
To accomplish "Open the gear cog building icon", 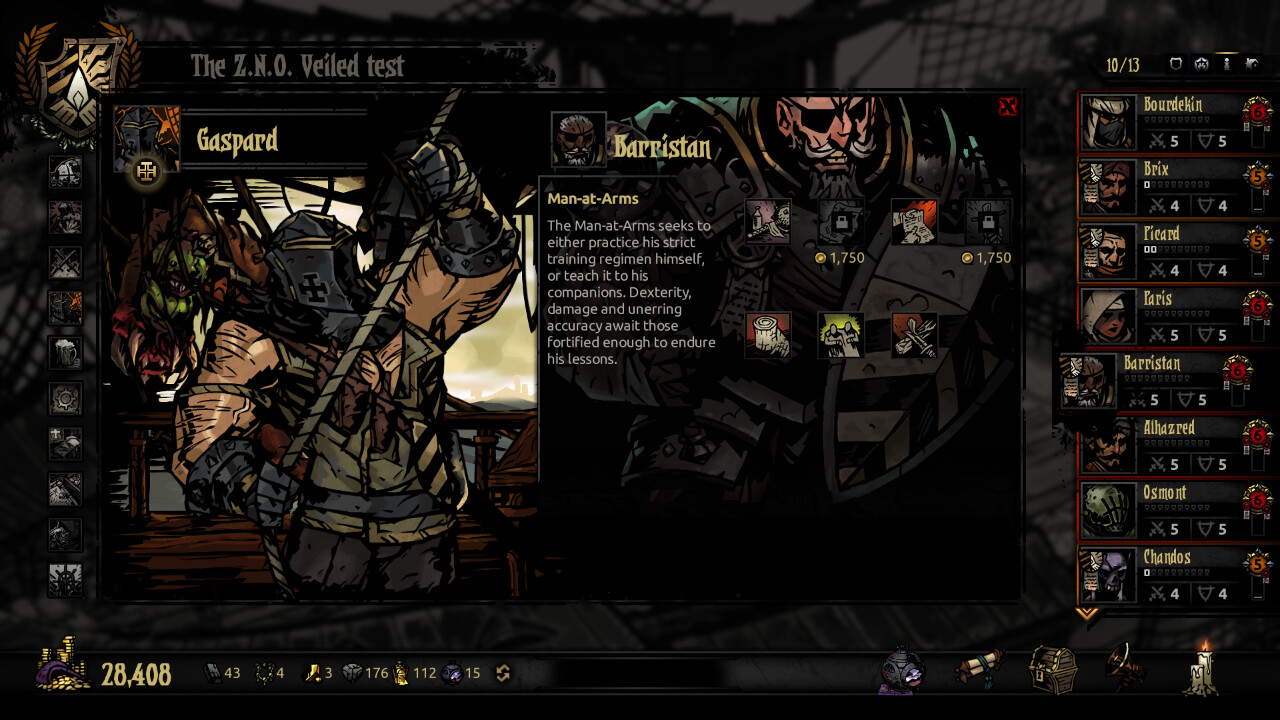I will tap(65, 399).
